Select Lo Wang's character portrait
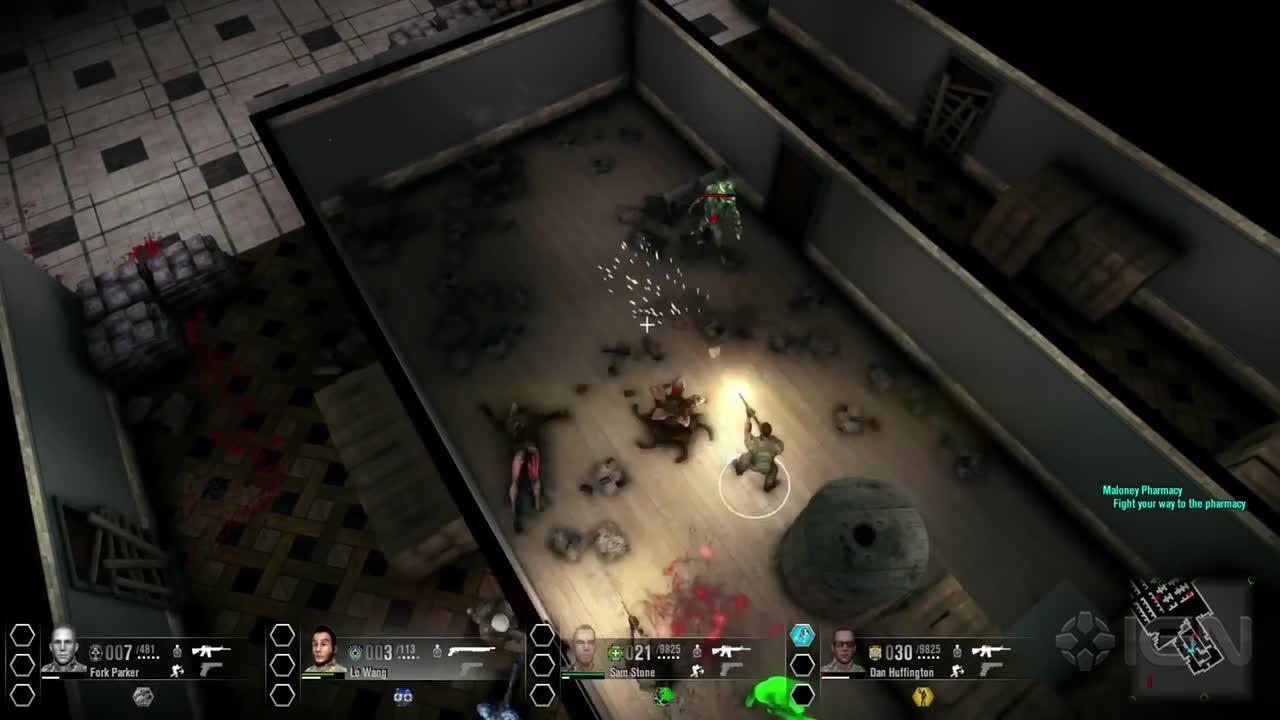Screen dimensions: 1280x720 [323, 650]
